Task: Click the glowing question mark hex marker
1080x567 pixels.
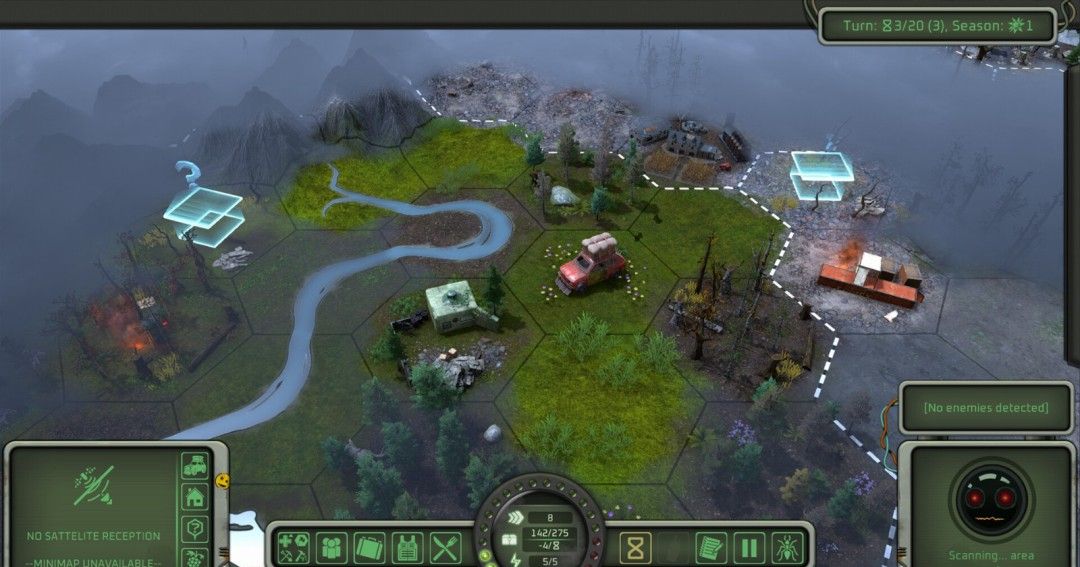Action: coord(203,212)
